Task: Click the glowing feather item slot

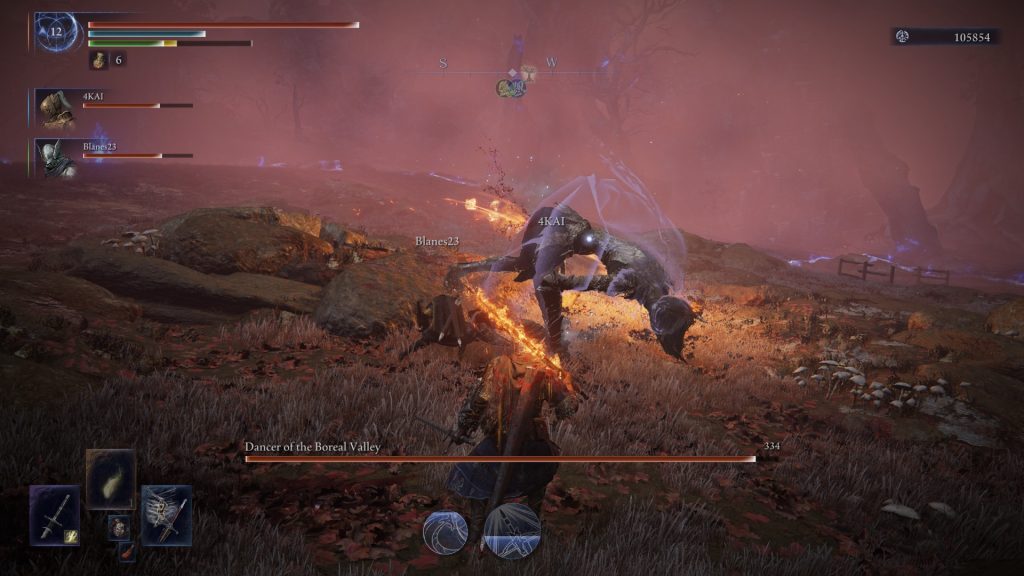Action: coord(110,479)
